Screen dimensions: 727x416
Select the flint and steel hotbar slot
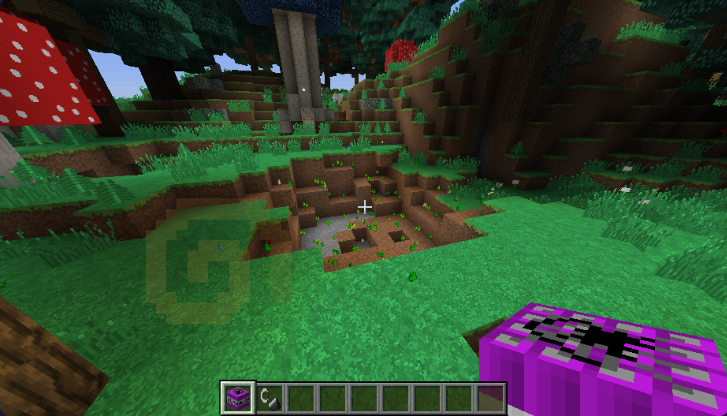point(268,397)
